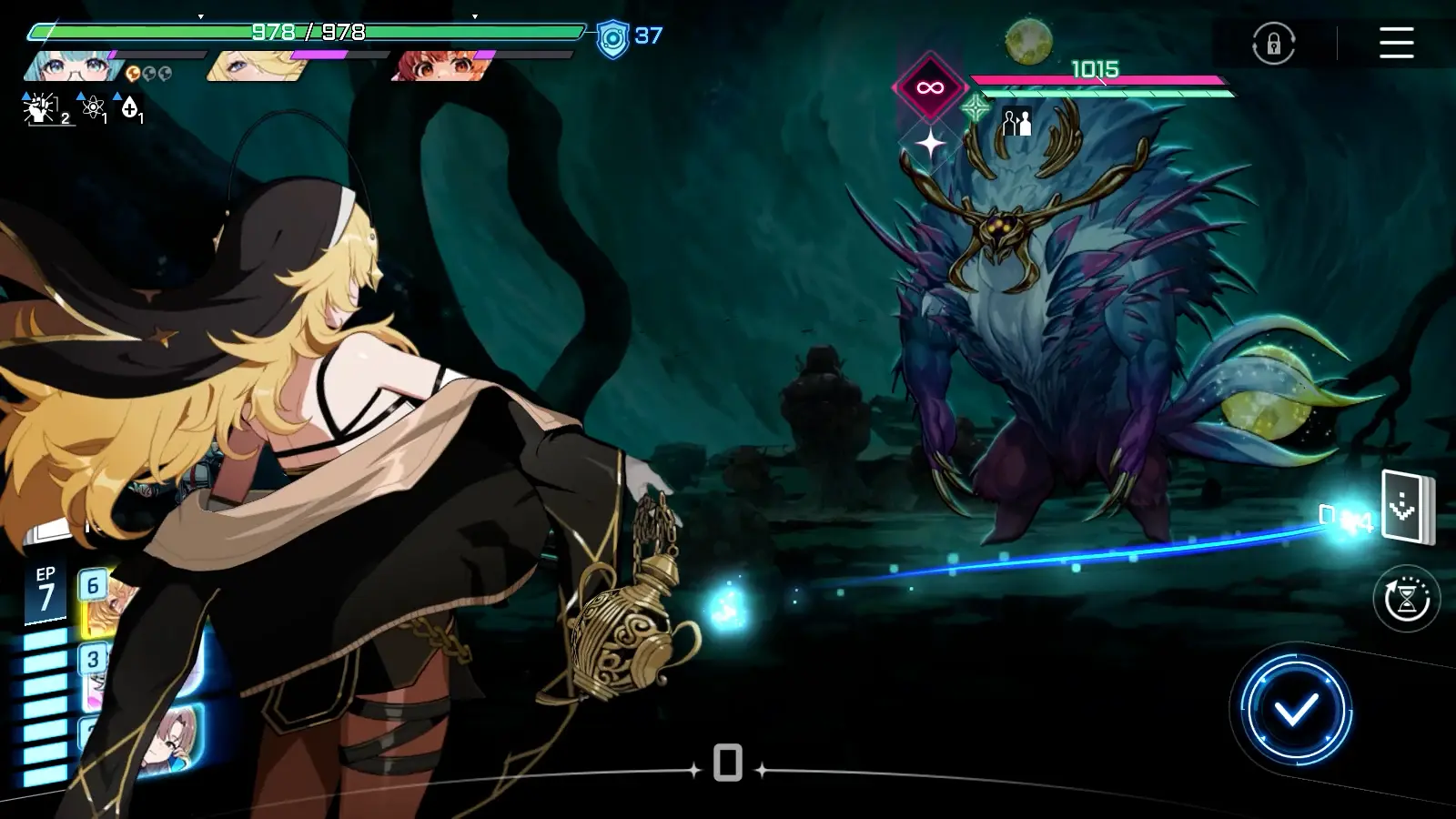Open the hamburger menu
This screenshot has width=1456, height=819.
(x=1396, y=43)
